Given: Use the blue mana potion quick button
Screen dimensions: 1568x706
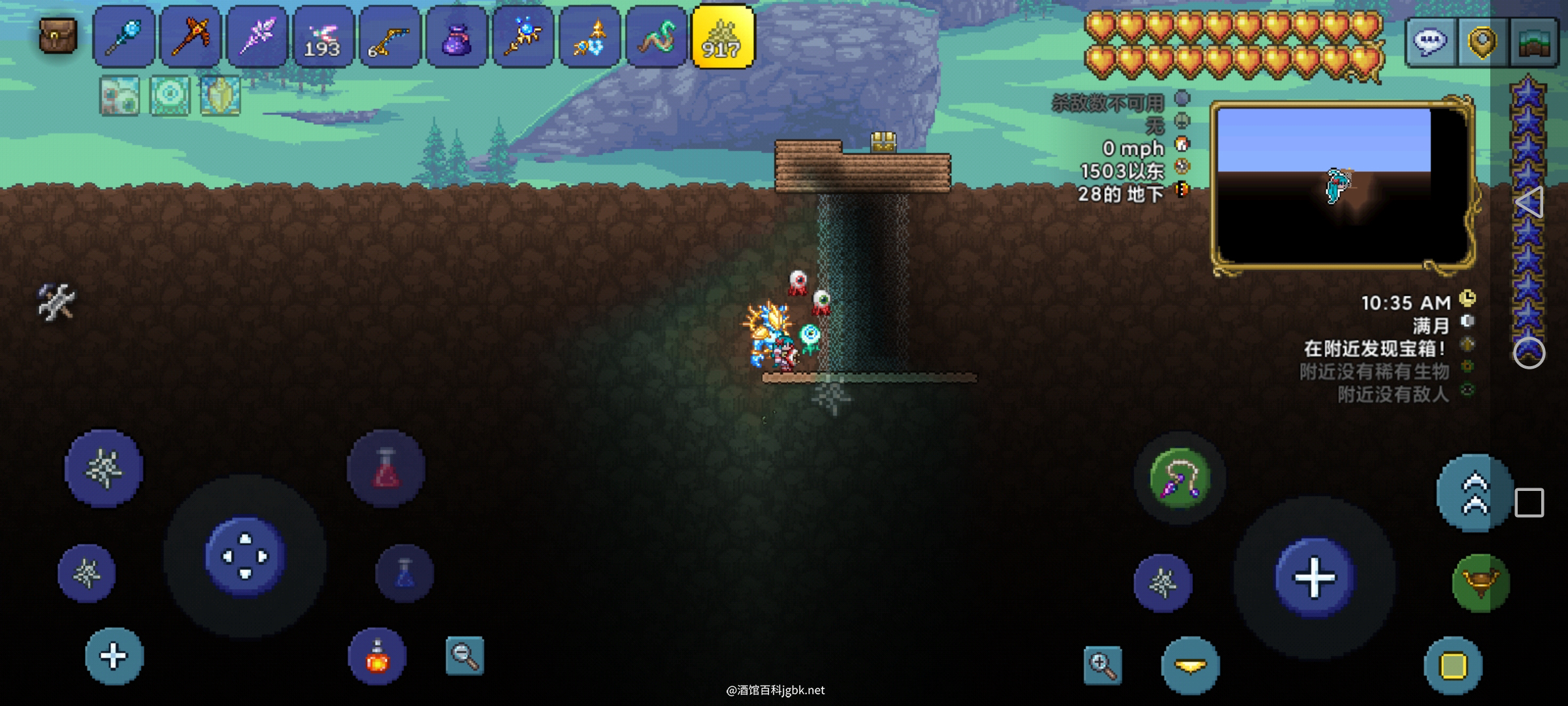Looking at the screenshot, I should (404, 573).
